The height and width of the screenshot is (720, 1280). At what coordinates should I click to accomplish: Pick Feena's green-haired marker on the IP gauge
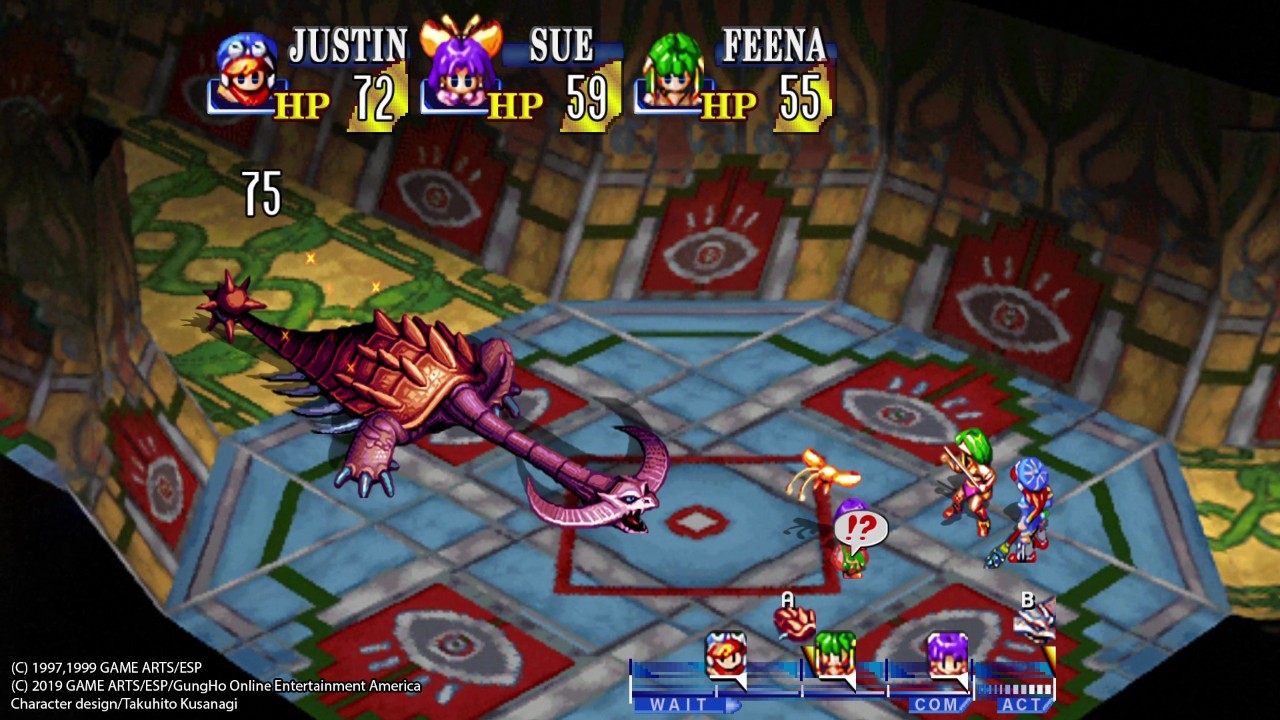click(834, 655)
